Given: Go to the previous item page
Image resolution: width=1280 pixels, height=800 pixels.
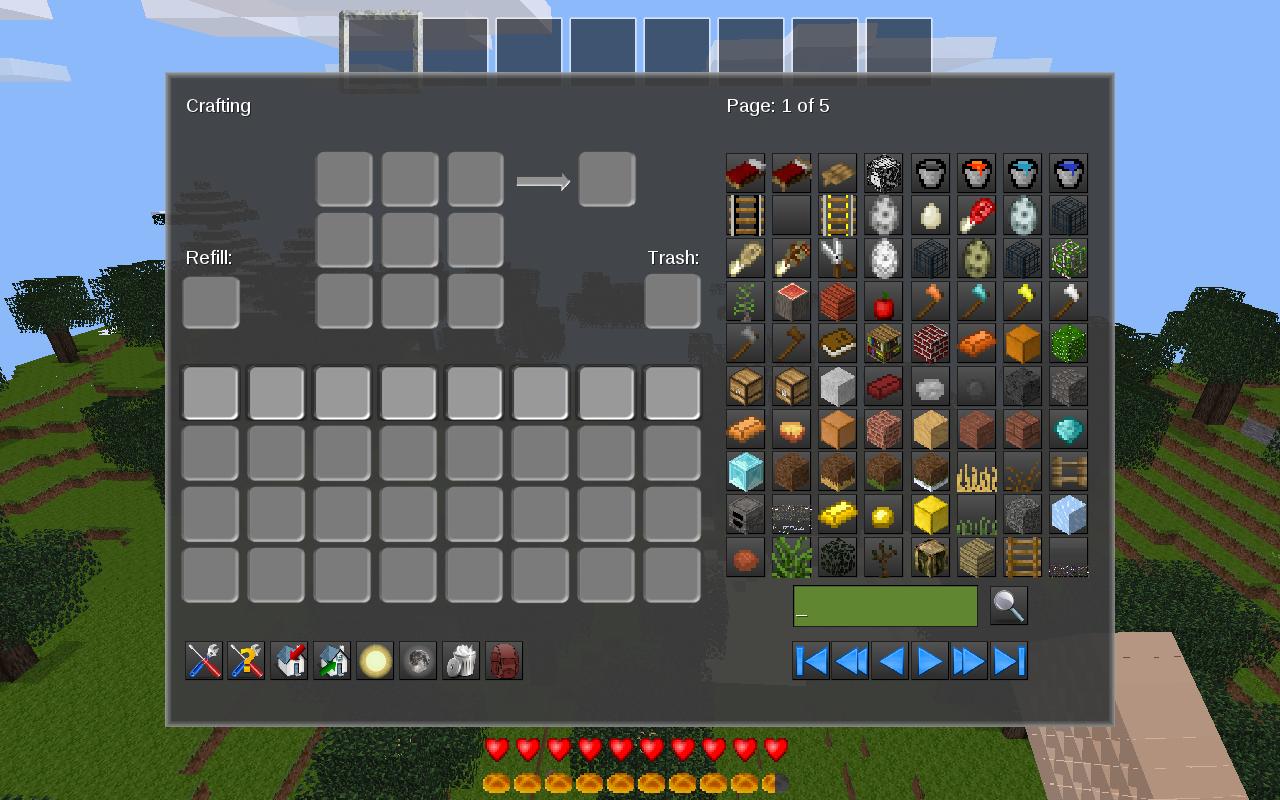Looking at the screenshot, I should 890,661.
